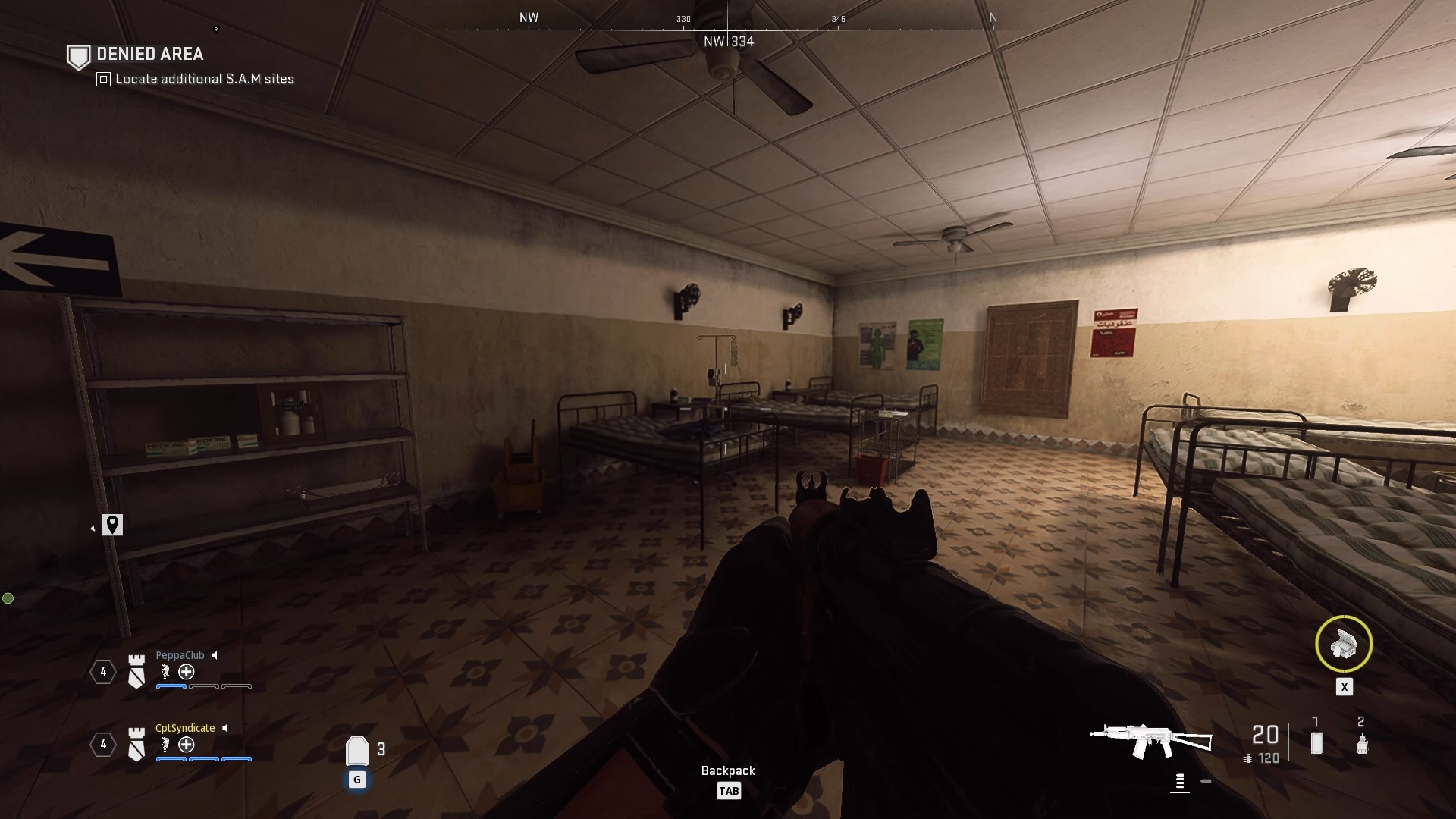Open the Backpack via the TAB prompt
The width and height of the screenshot is (1456, 819).
click(x=730, y=790)
